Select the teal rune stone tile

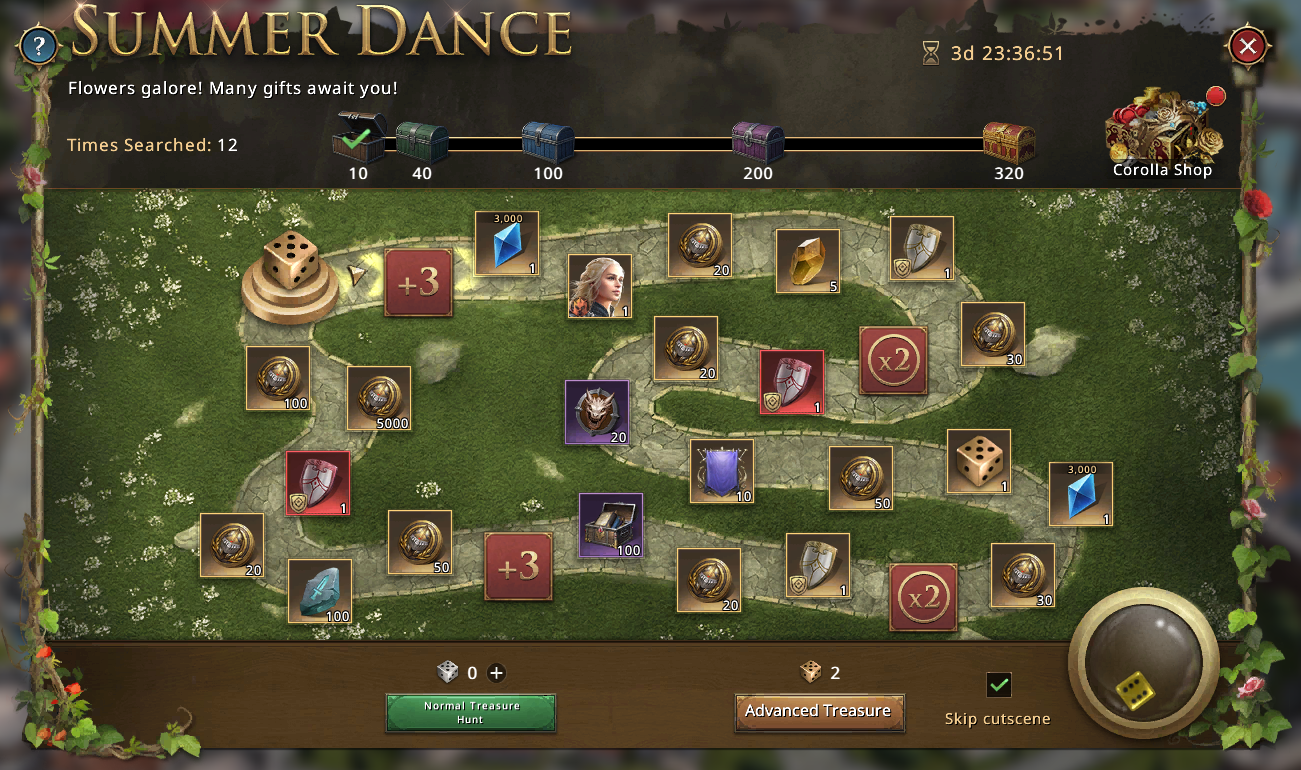pyautogui.click(x=320, y=591)
